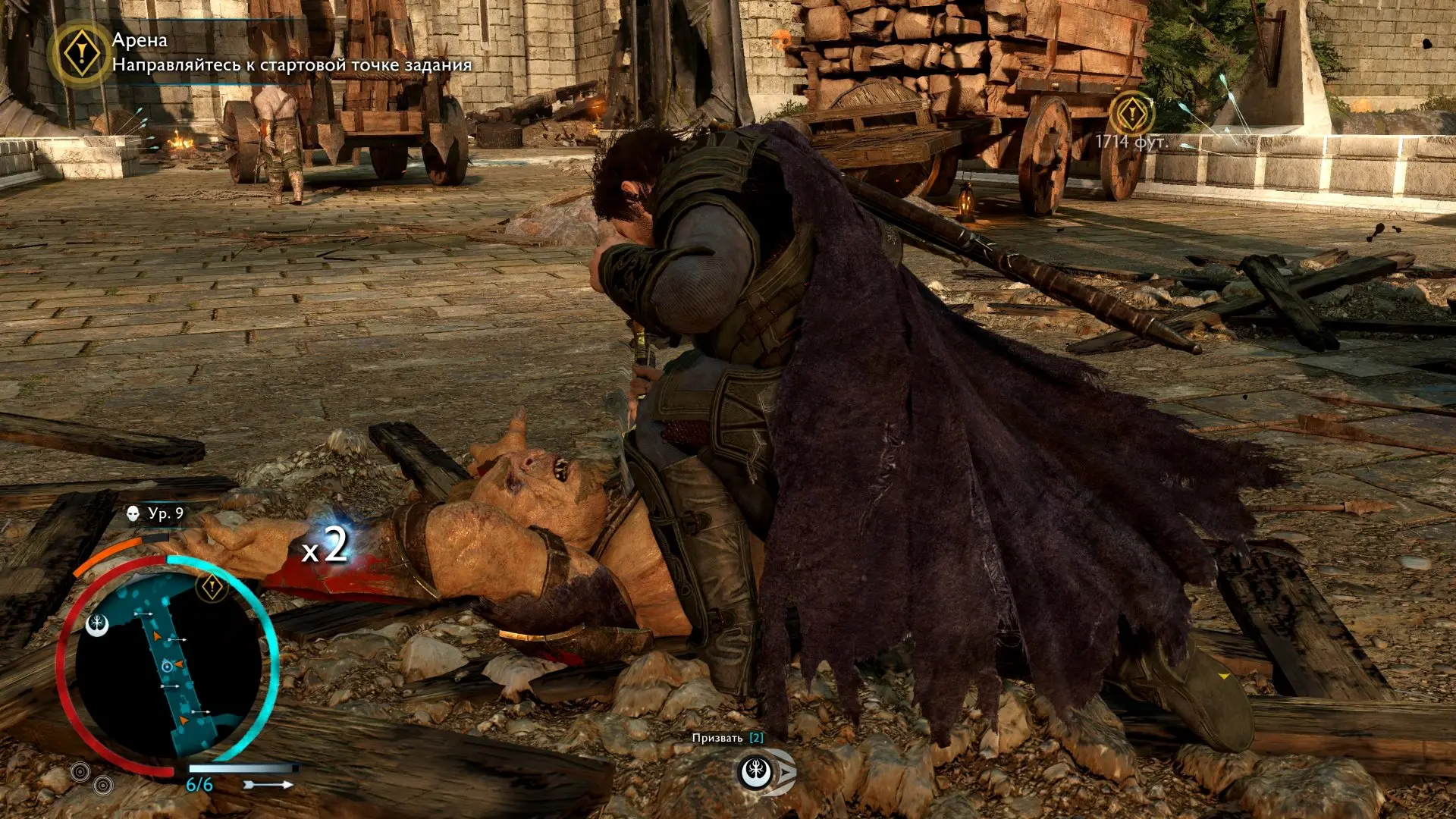Select the objective waypoint marker showing 1714 фут.
The width and height of the screenshot is (1456, 819).
(1131, 115)
